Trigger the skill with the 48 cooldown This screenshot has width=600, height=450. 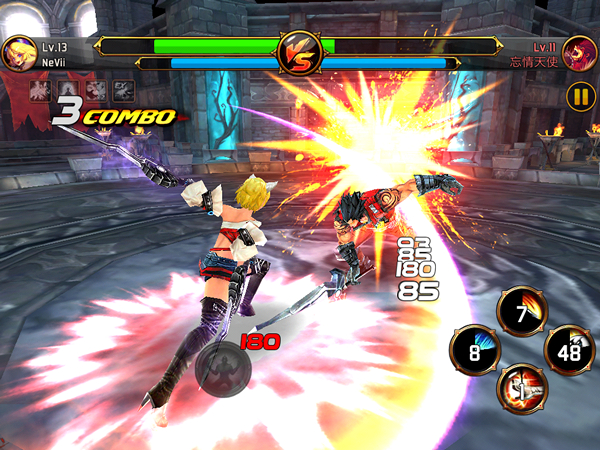(x=569, y=350)
